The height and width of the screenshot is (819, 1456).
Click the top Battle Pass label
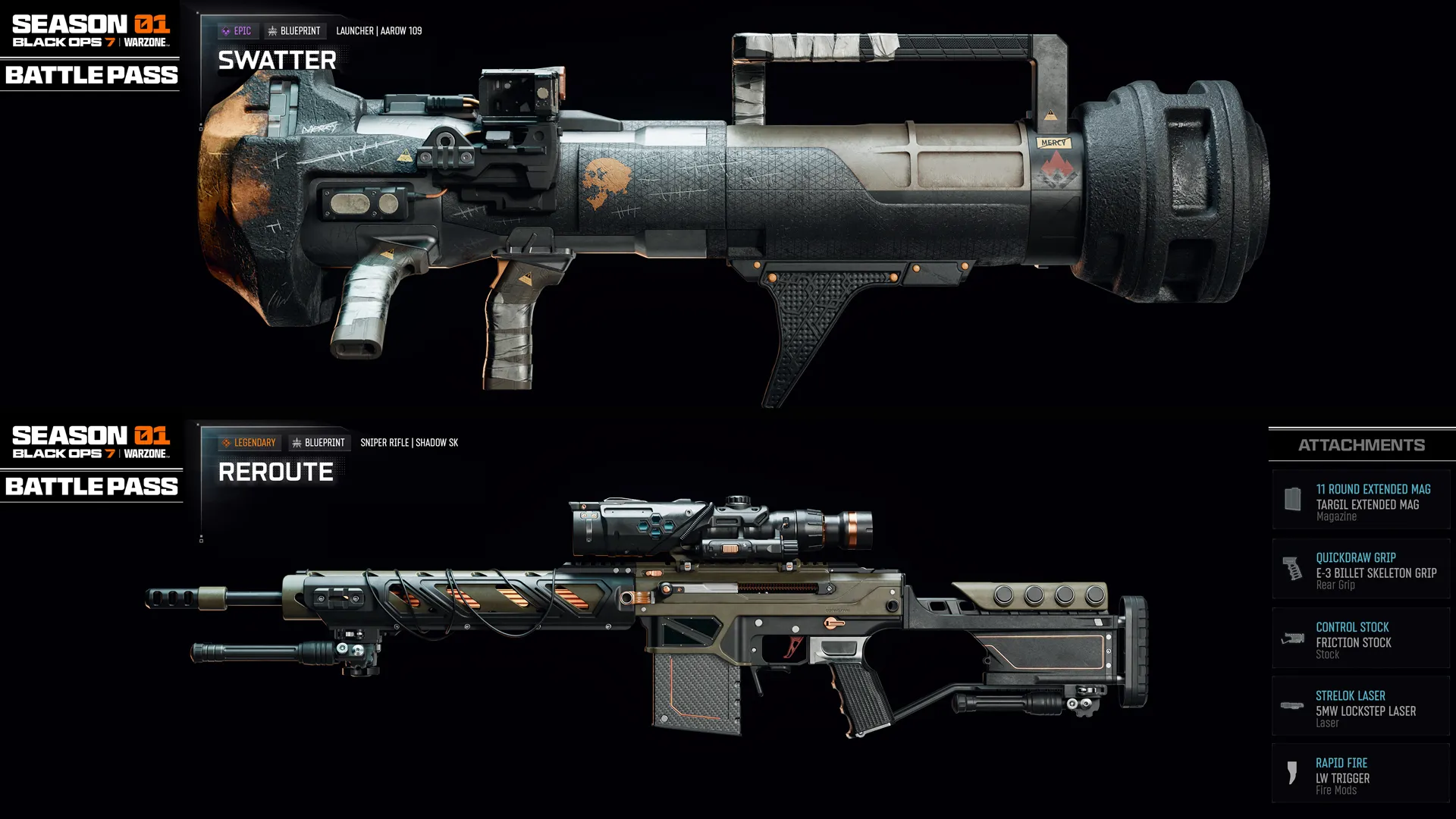coord(90,75)
